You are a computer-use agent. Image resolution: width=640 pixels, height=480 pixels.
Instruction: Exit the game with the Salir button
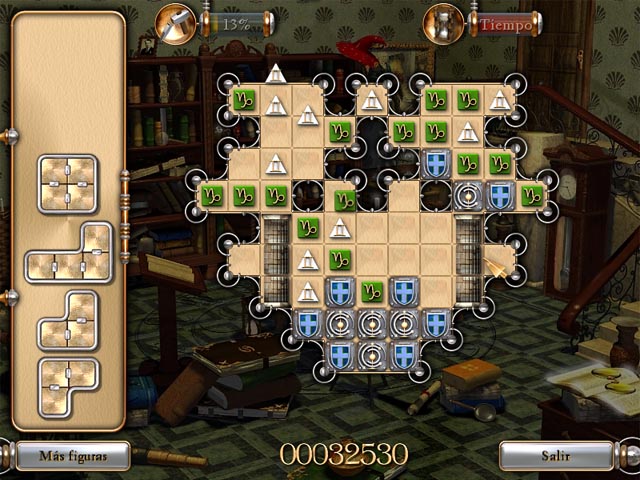coord(556,455)
